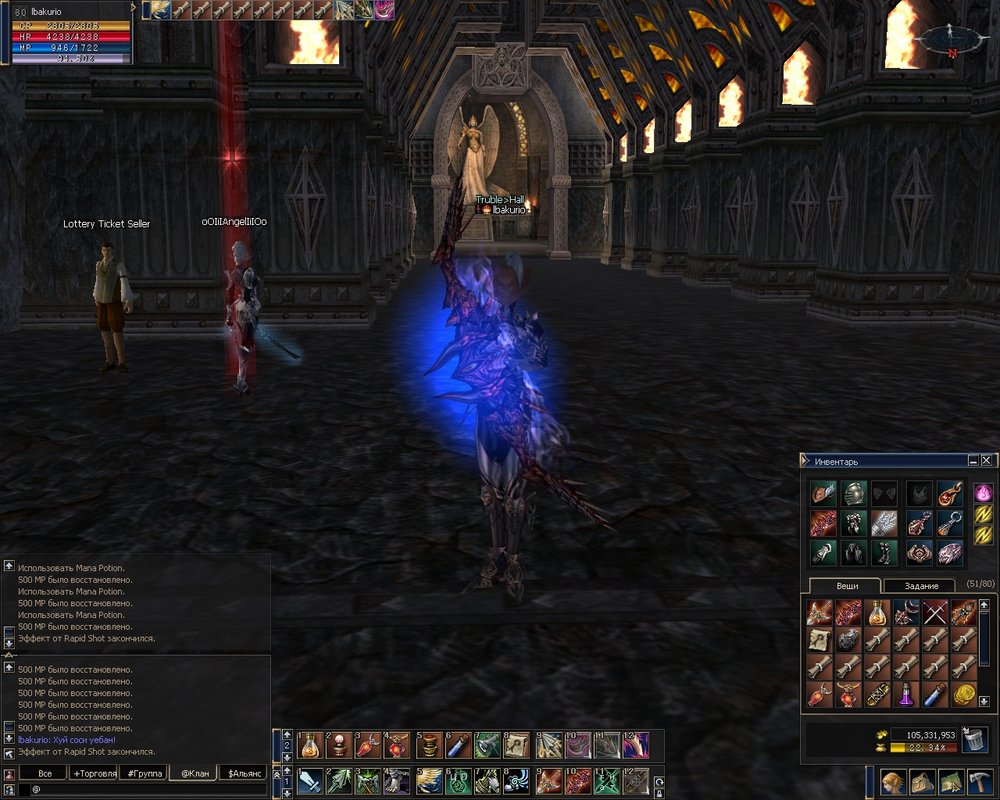Click the trash bin to discard items

pos(974,738)
